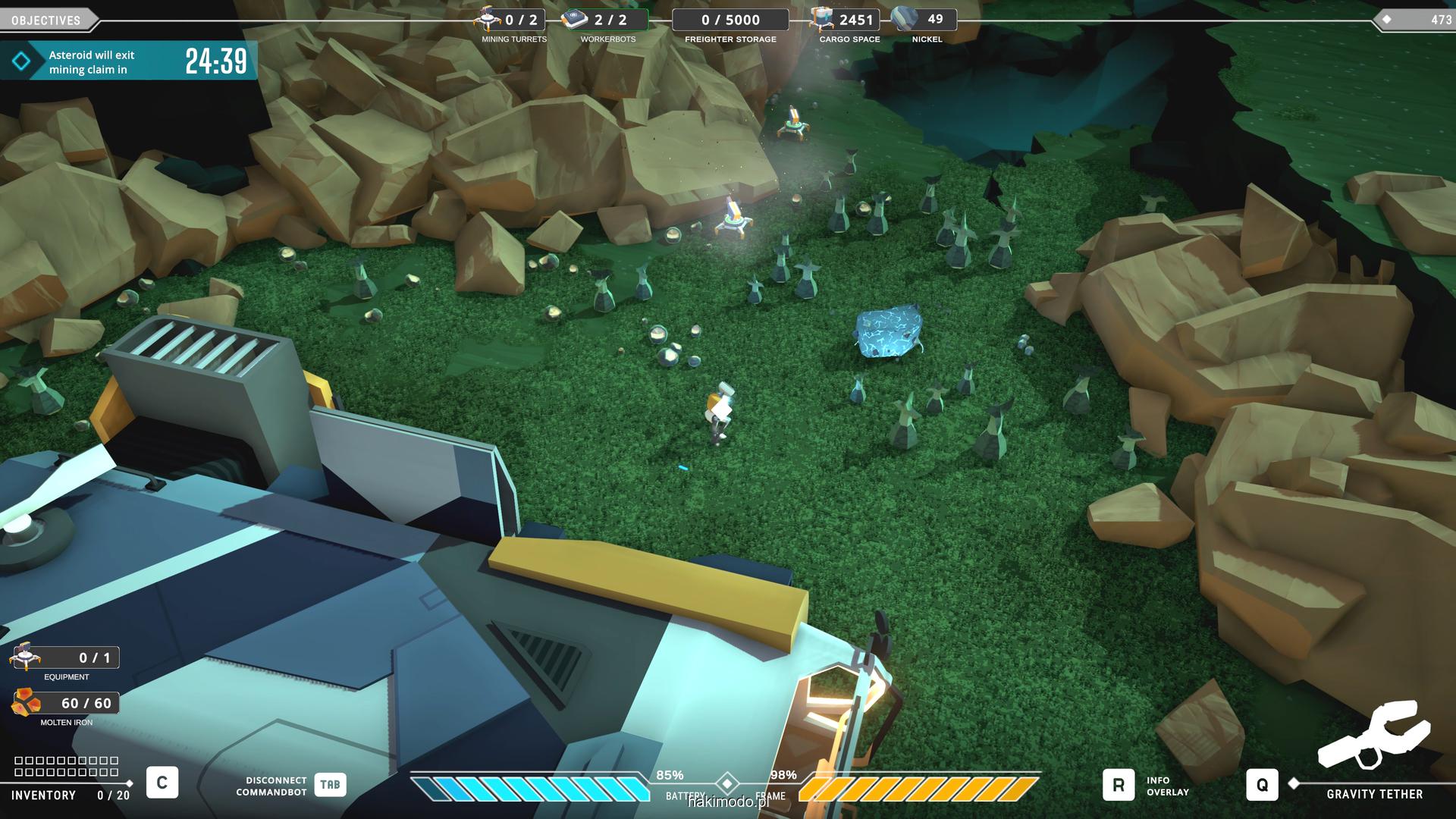The width and height of the screenshot is (1456, 819).
Task: Select the asteroid mining claim objective
Action: click(x=127, y=61)
